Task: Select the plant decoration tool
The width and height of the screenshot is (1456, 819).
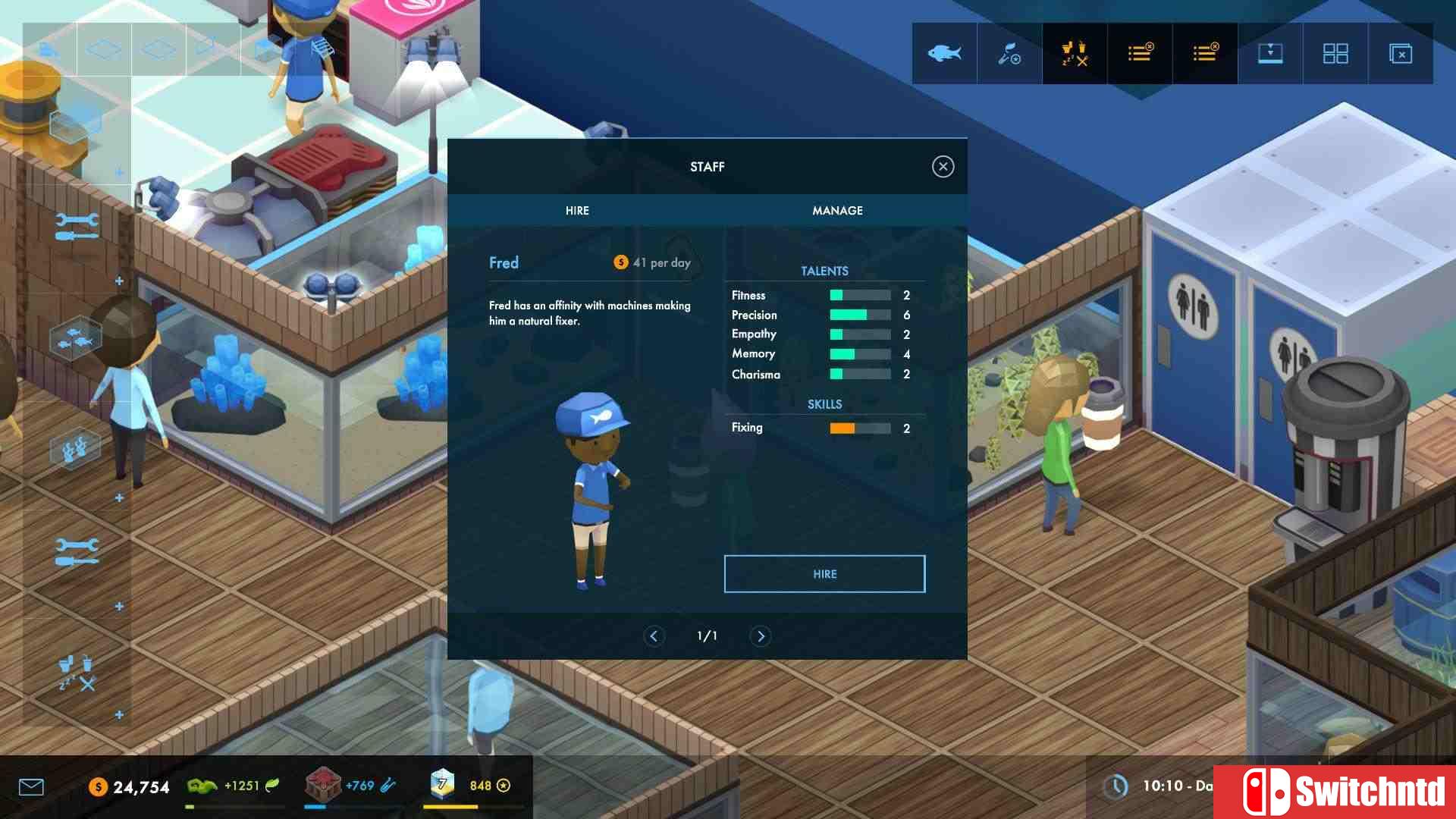Action: click(x=1009, y=53)
